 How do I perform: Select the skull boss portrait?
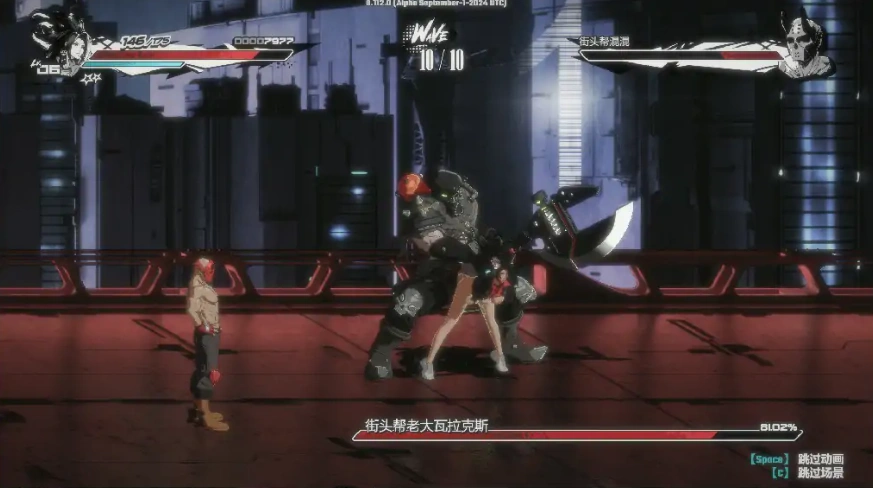pos(806,47)
